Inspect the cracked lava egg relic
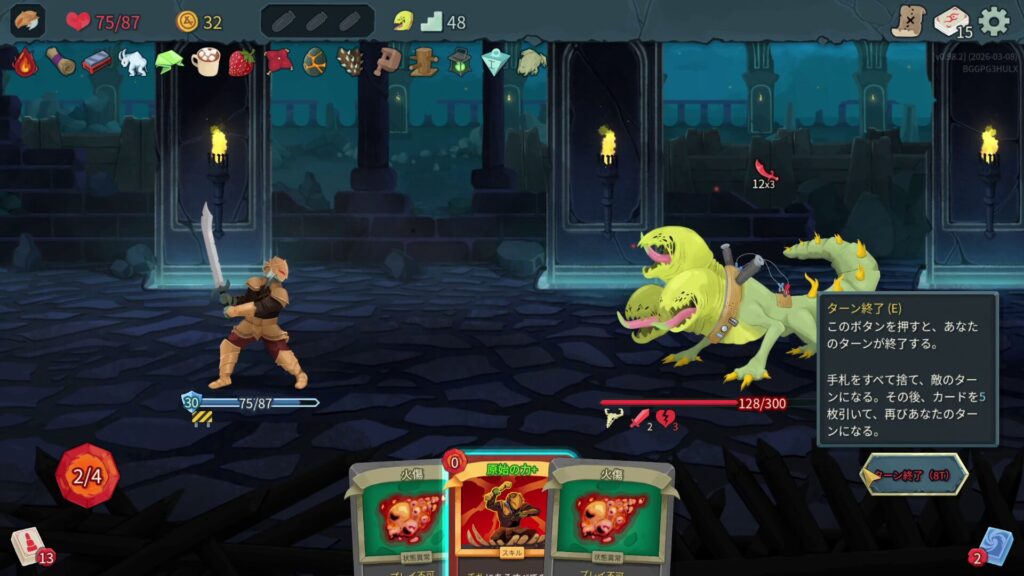1024x576 pixels. point(315,62)
